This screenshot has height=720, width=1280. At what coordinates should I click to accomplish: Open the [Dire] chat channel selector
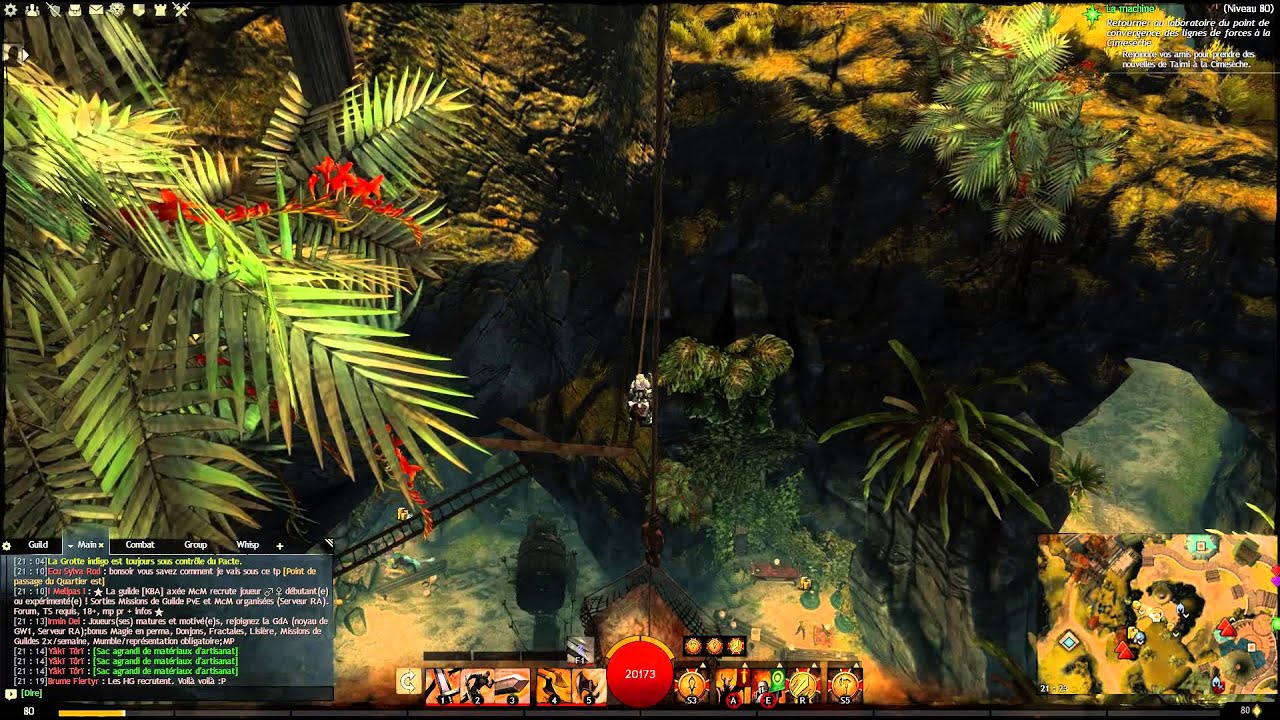[x=32, y=694]
